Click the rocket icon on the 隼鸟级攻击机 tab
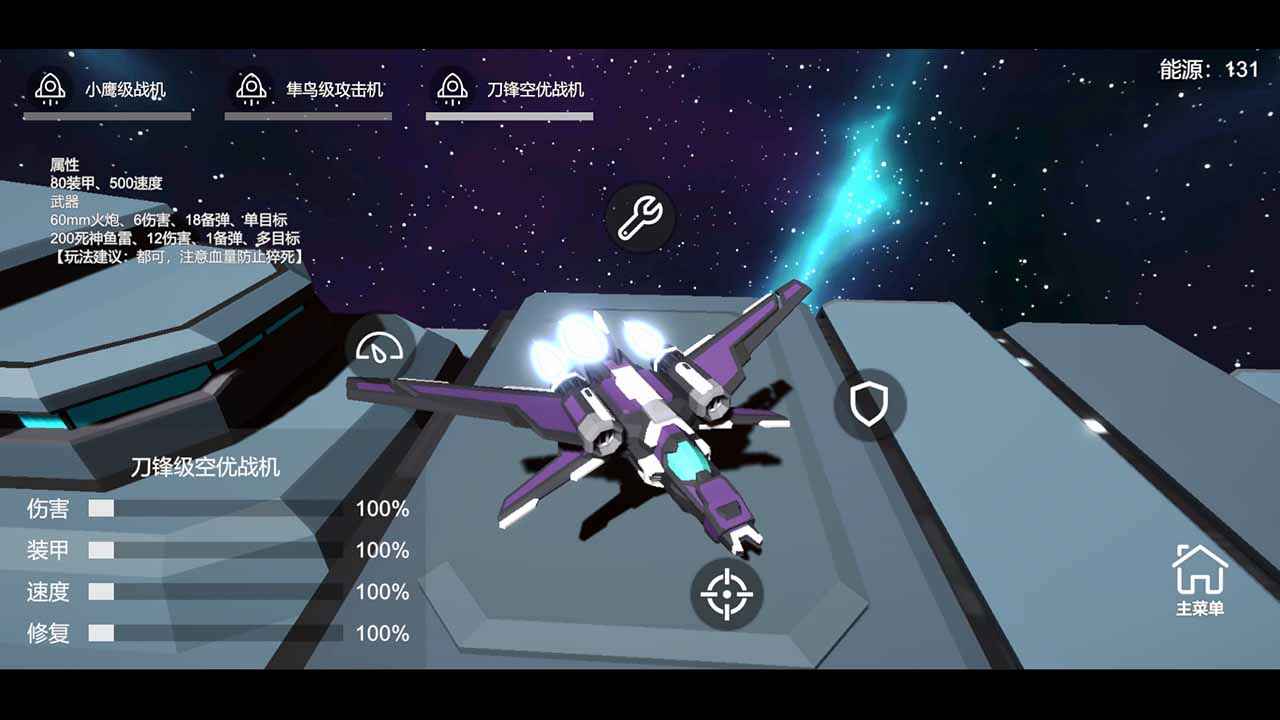Image resolution: width=1280 pixels, height=720 pixels. pos(254,86)
